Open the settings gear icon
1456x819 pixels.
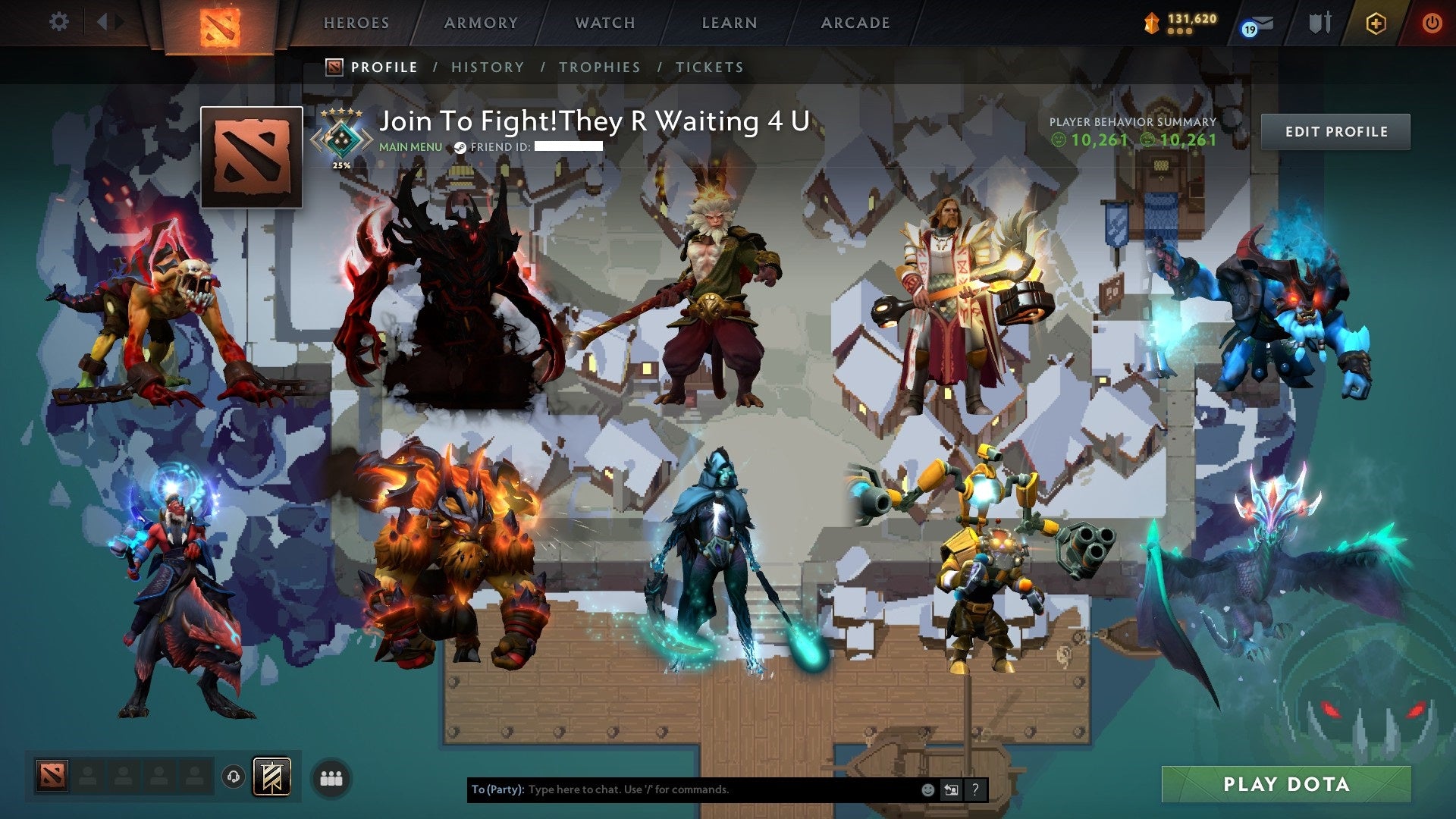(x=58, y=22)
